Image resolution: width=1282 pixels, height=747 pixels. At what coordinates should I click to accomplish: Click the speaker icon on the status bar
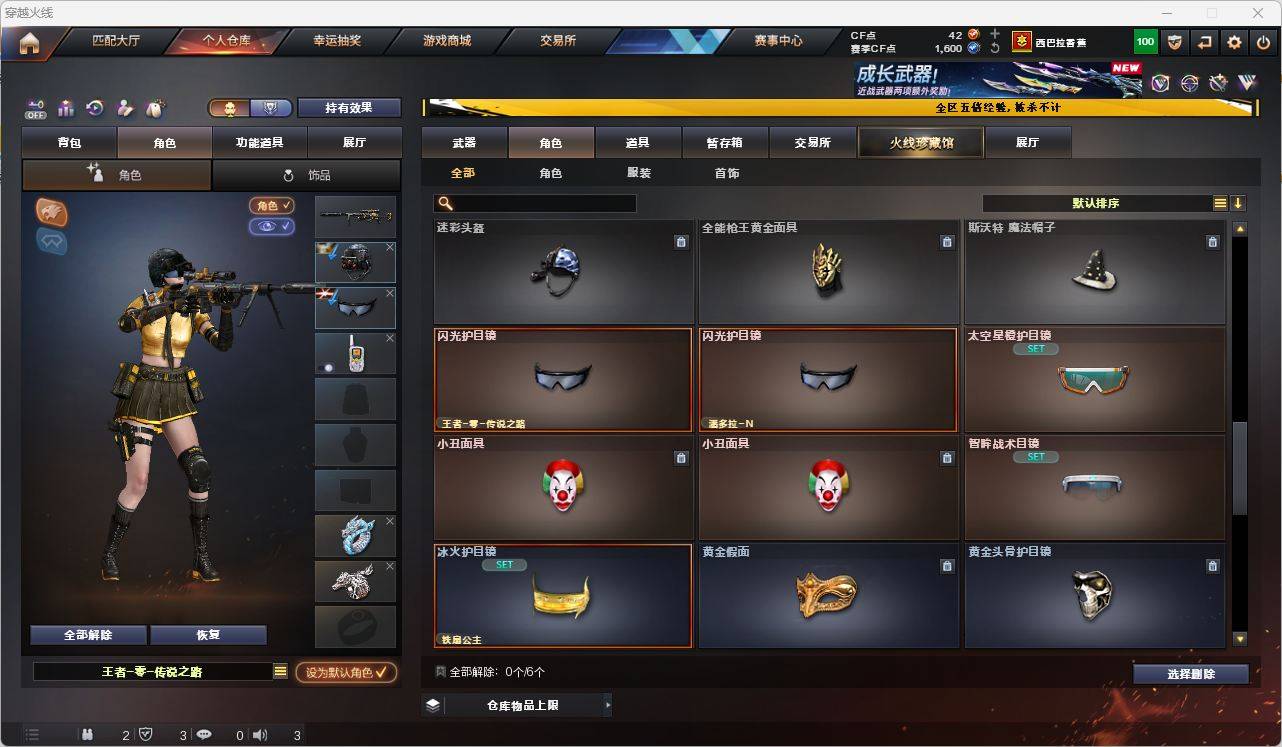(x=259, y=735)
